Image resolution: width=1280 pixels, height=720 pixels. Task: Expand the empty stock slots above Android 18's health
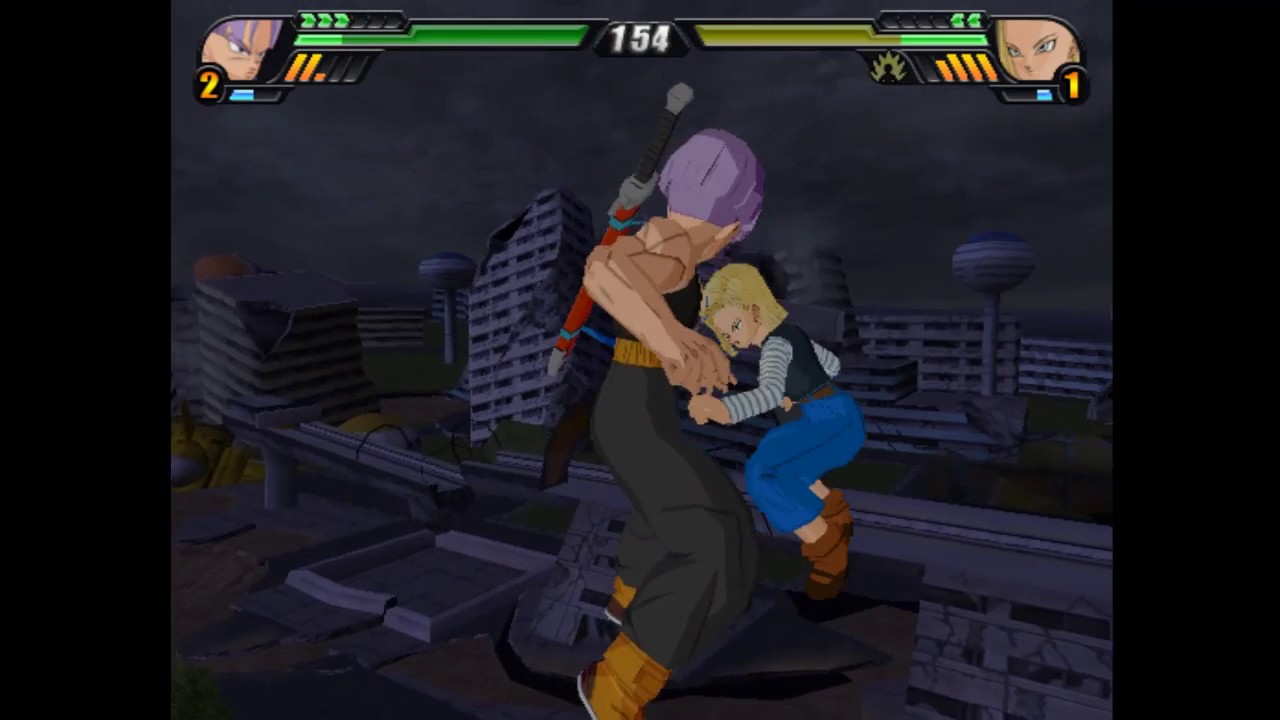coord(915,18)
